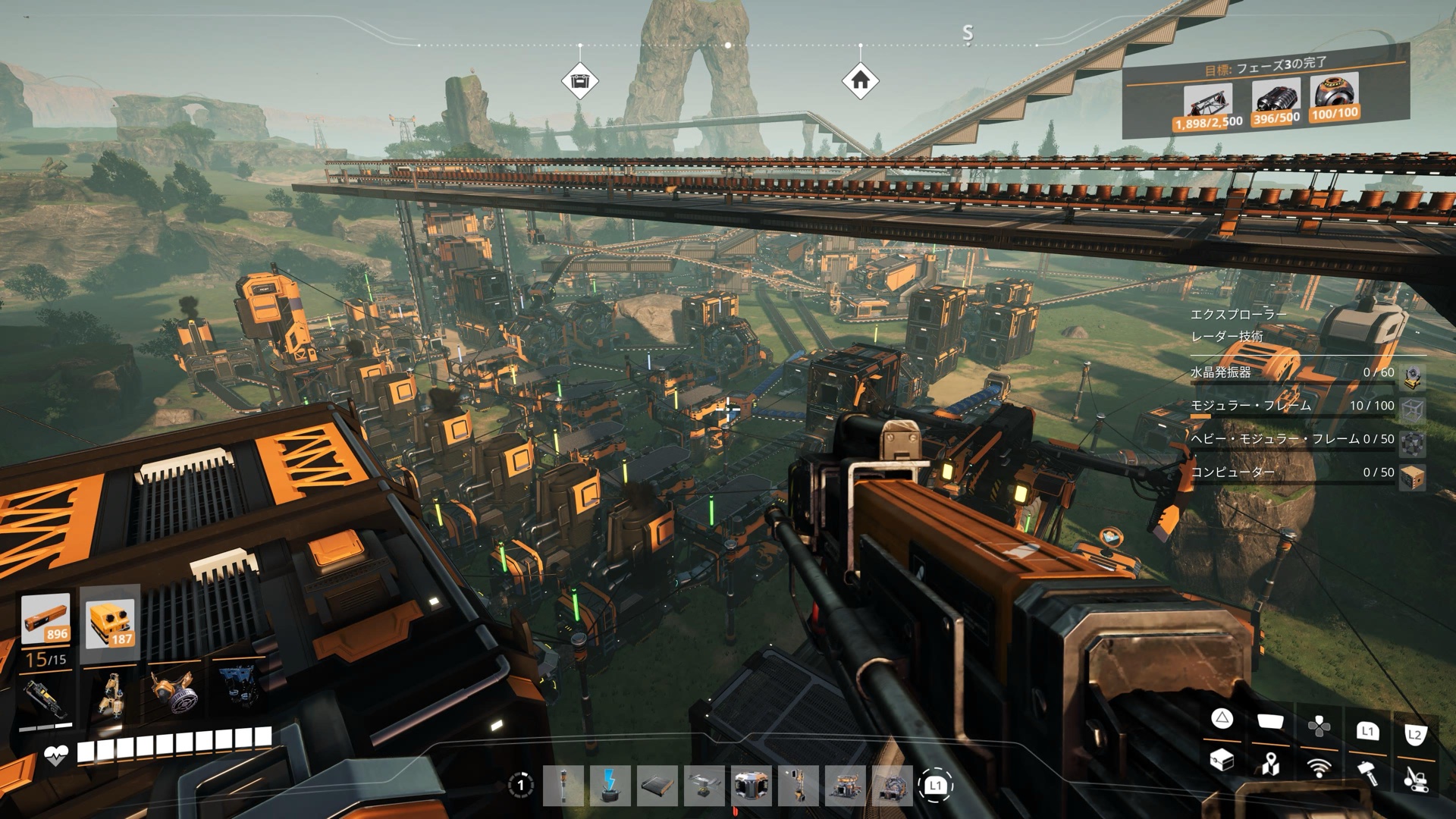Click the home marker on the compass
Viewport: 1456px width, 819px height.
tap(860, 80)
